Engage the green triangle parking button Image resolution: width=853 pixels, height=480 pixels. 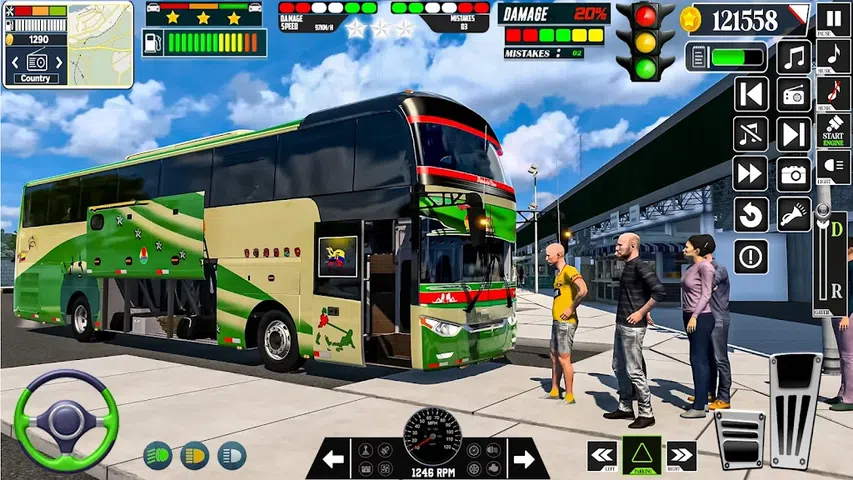click(x=642, y=455)
